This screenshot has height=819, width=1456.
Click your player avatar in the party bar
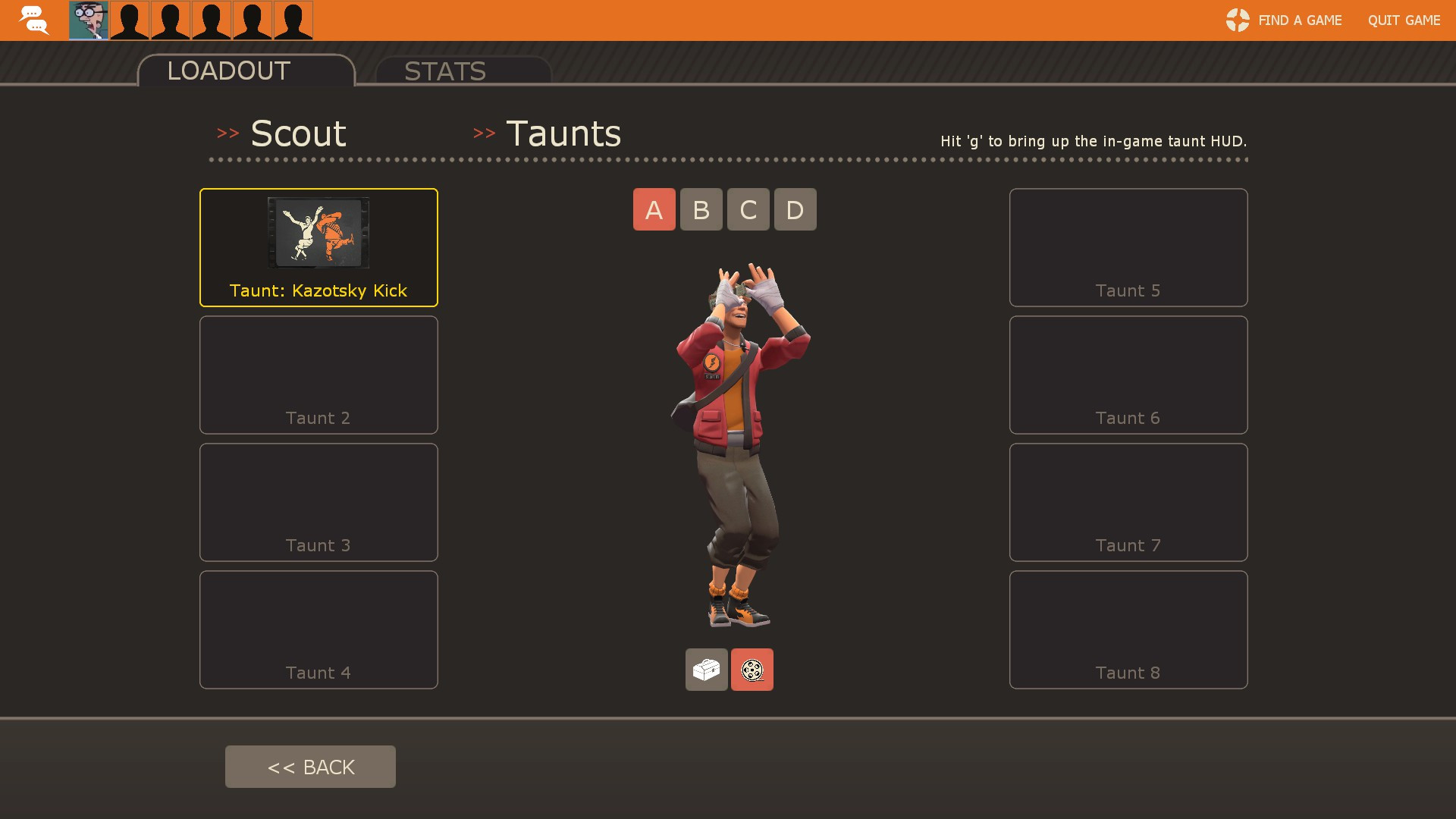click(x=89, y=20)
